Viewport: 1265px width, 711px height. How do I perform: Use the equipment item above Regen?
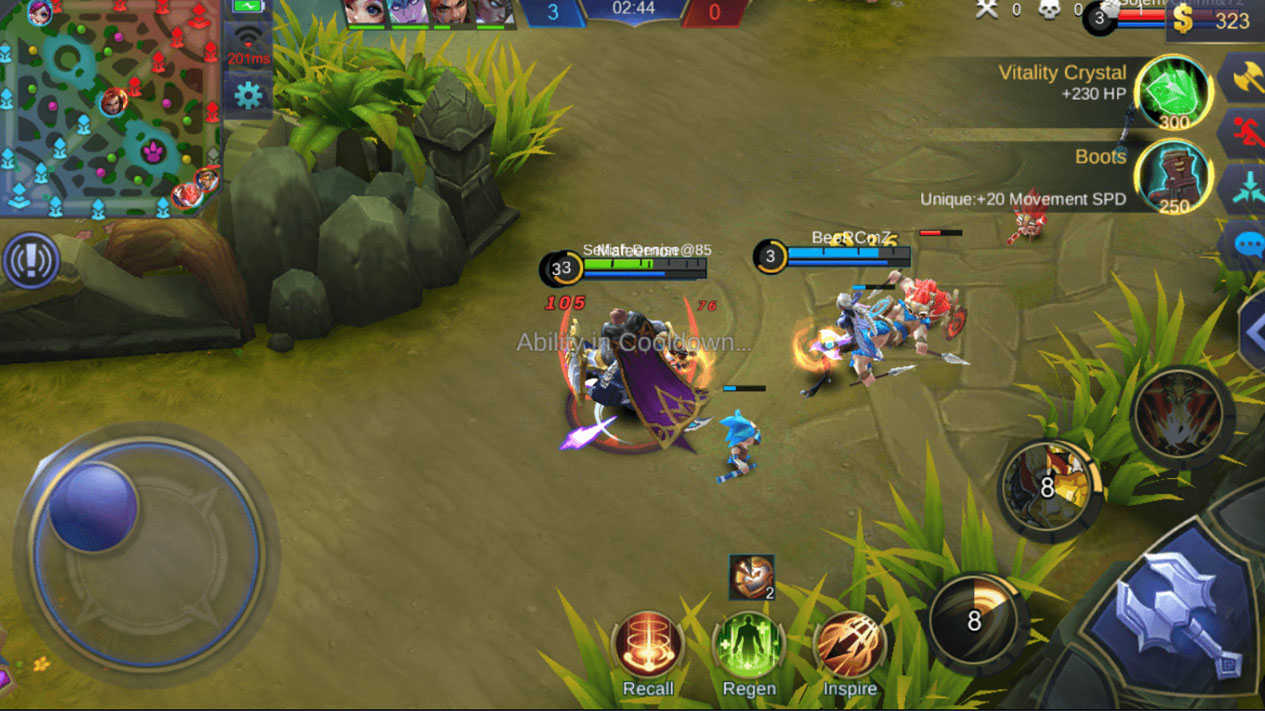coord(751,577)
